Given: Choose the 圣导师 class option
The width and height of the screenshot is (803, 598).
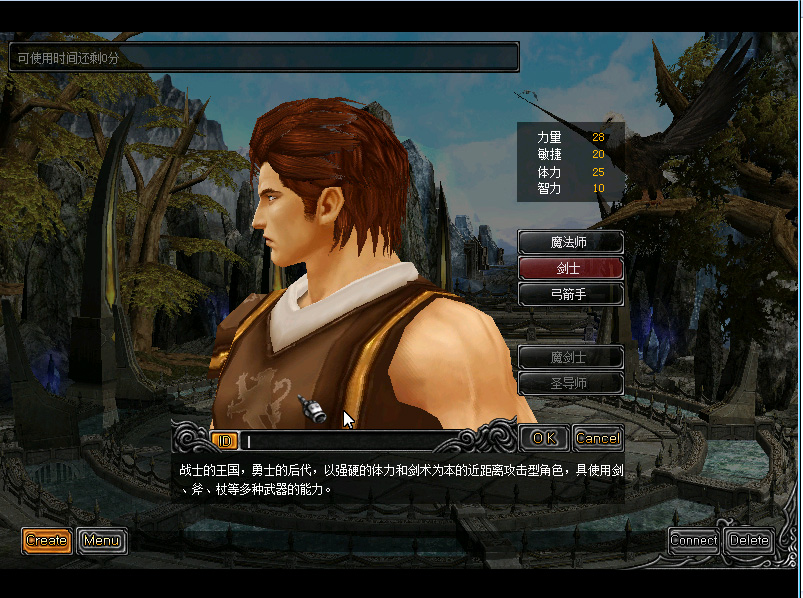Looking at the screenshot, I should (570, 382).
